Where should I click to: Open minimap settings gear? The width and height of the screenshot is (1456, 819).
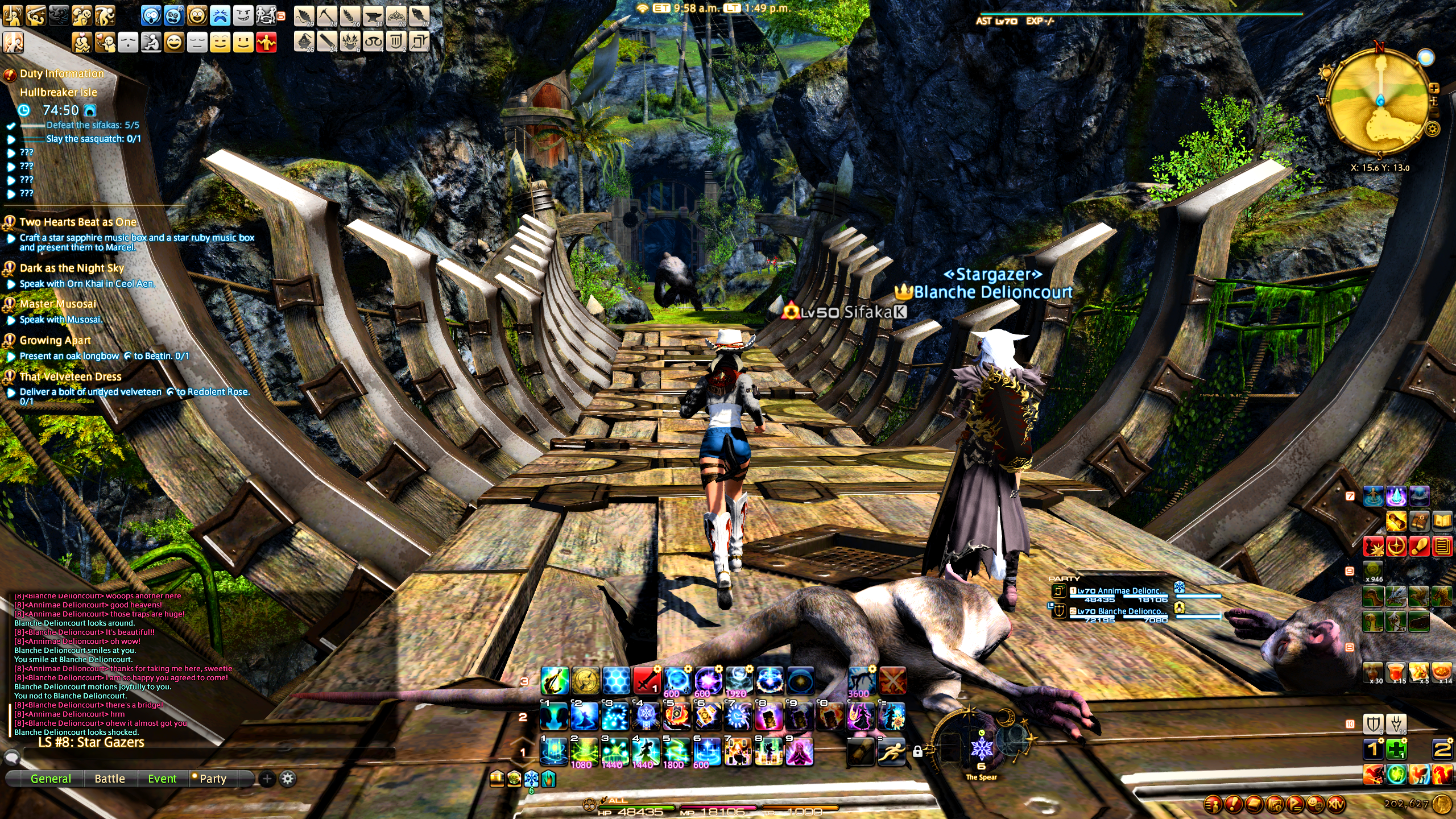point(1433,129)
